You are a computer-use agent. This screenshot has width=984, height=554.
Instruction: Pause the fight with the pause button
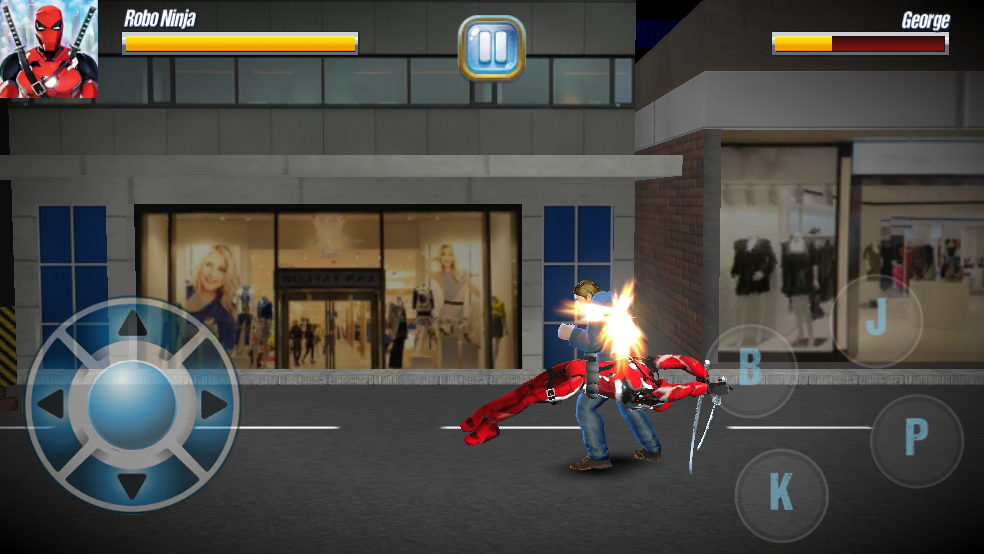(x=491, y=47)
